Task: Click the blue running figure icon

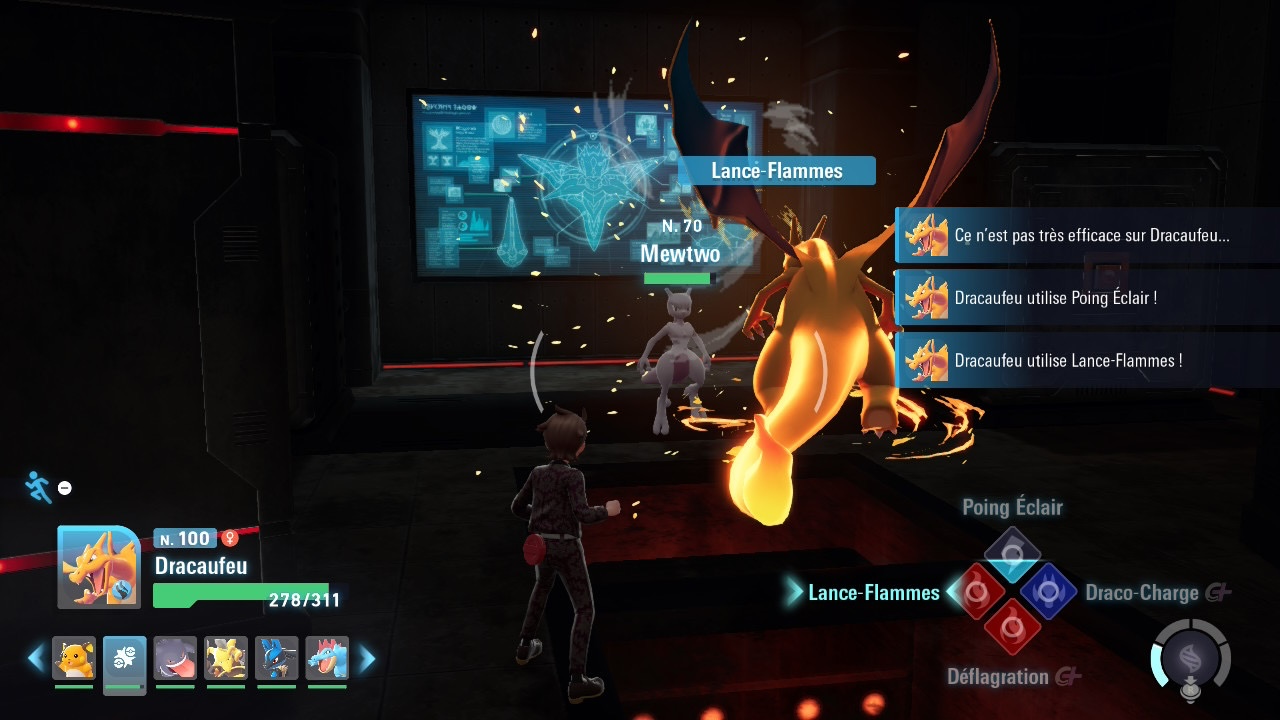Action: [38, 487]
